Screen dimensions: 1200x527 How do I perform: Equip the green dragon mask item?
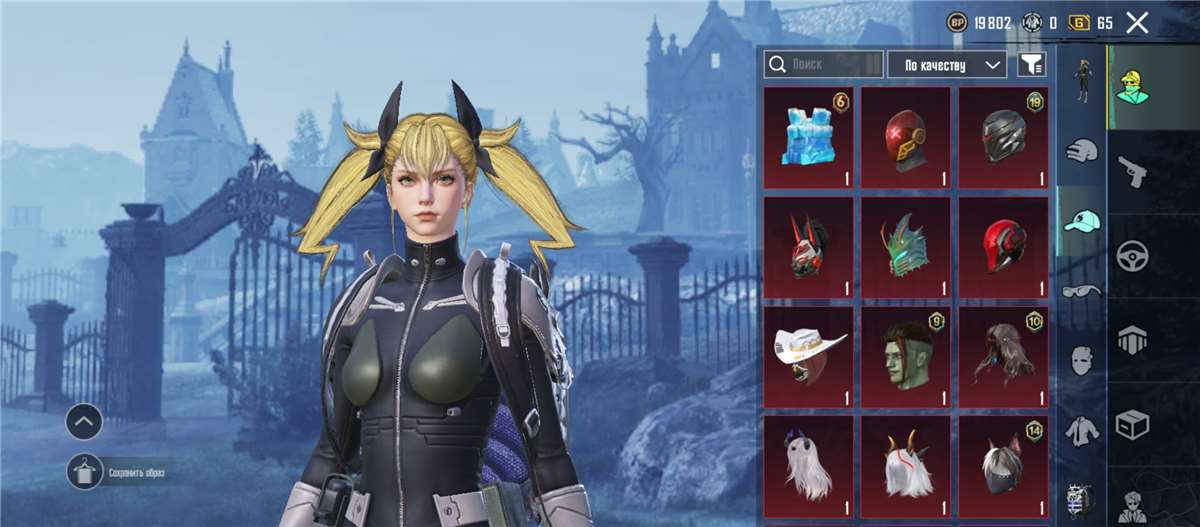point(905,247)
